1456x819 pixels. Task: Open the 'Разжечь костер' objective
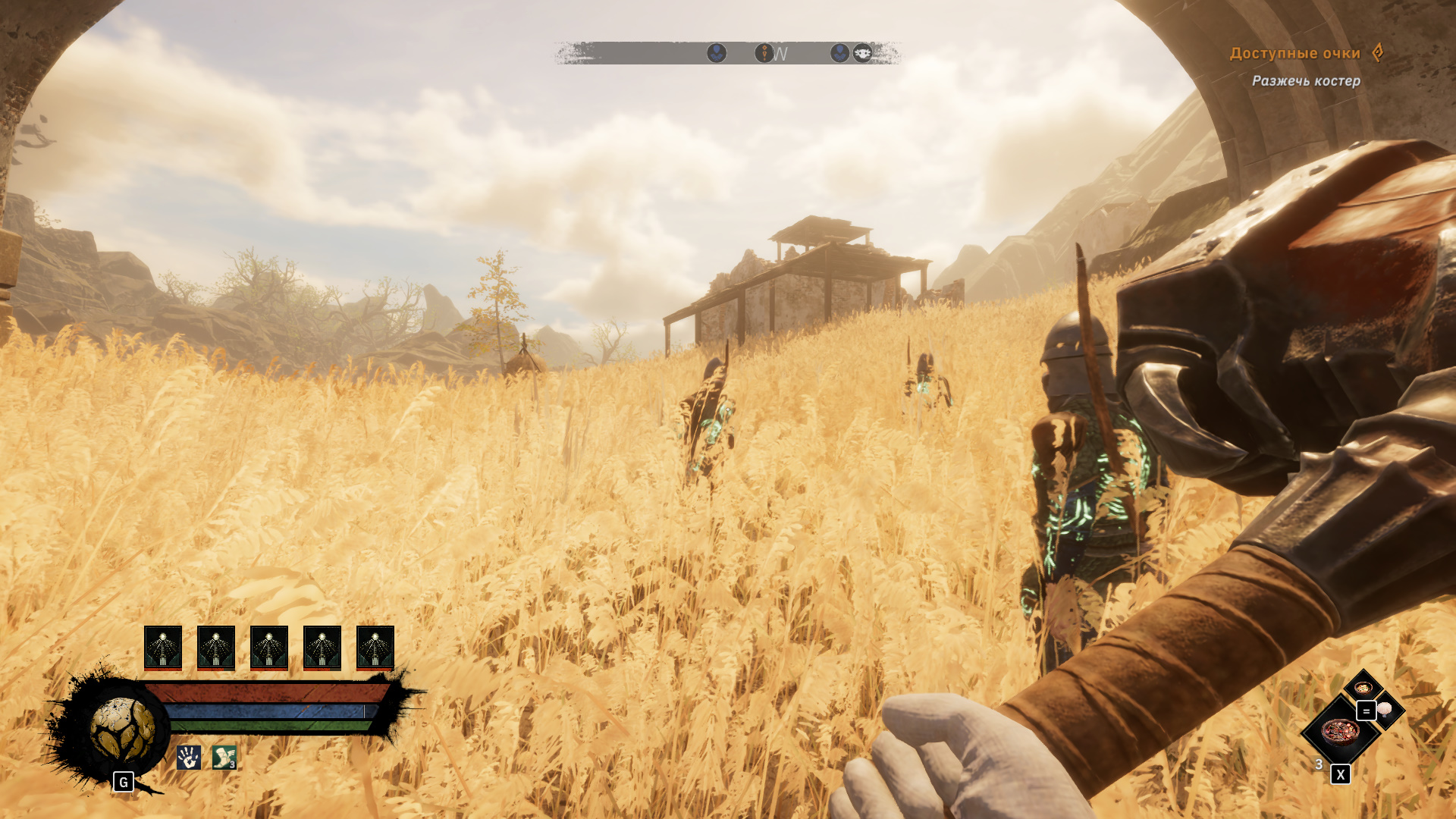pyautogui.click(x=1306, y=80)
